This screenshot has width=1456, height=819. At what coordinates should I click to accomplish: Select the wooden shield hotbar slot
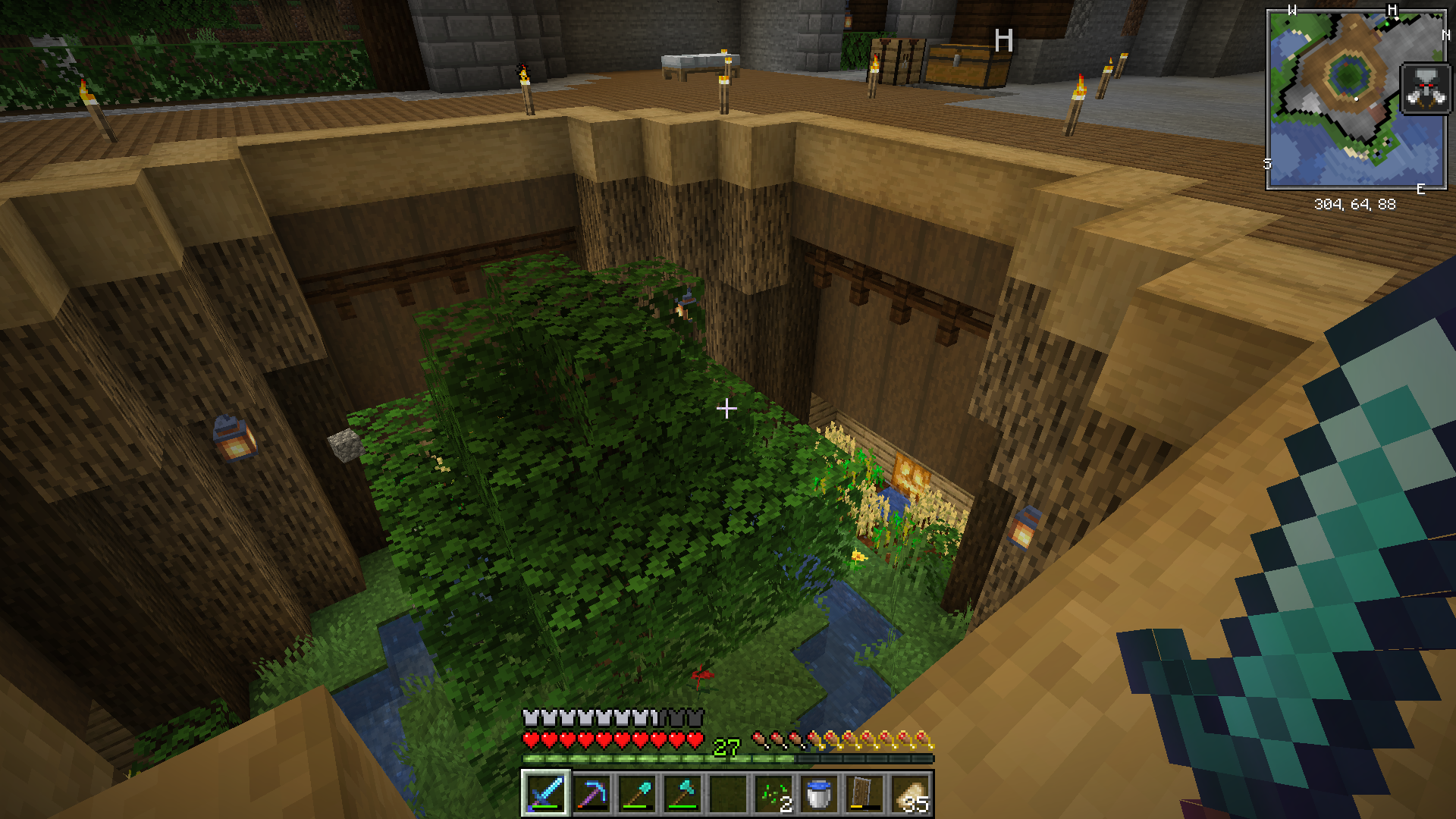click(864, 794)
